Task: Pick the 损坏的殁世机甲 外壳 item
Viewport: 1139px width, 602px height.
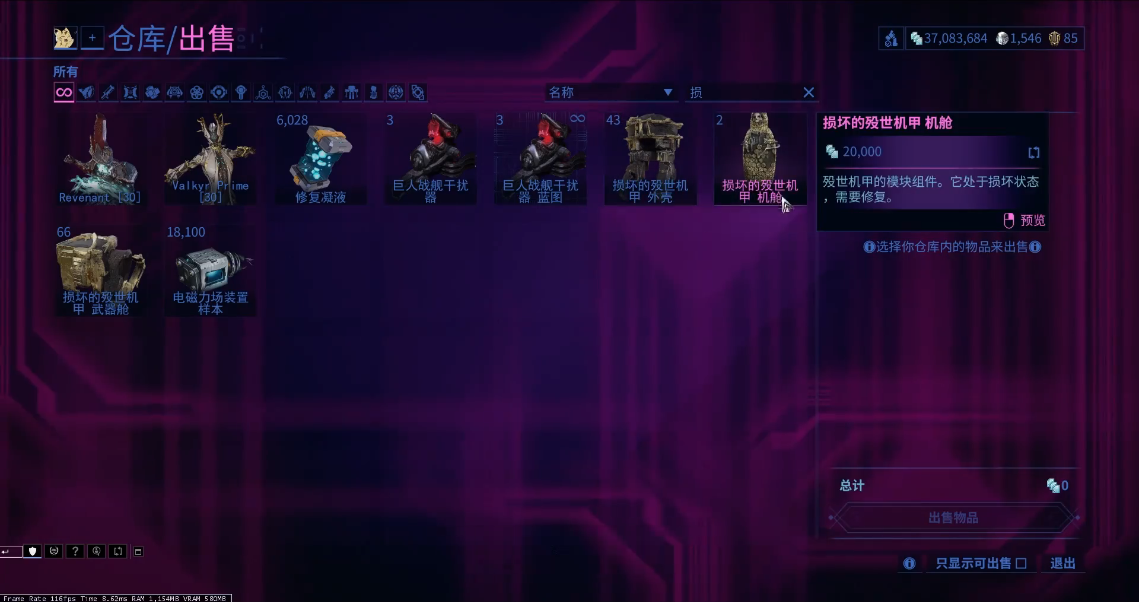Action: click(x=650, y=158)
